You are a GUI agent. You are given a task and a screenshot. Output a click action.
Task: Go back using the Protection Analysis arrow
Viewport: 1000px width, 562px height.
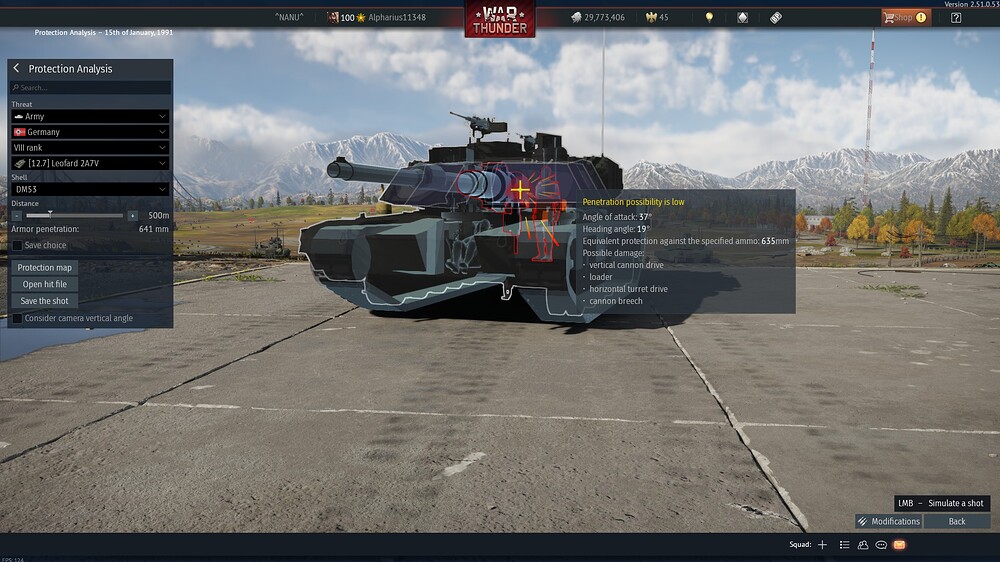pos(17,69)
